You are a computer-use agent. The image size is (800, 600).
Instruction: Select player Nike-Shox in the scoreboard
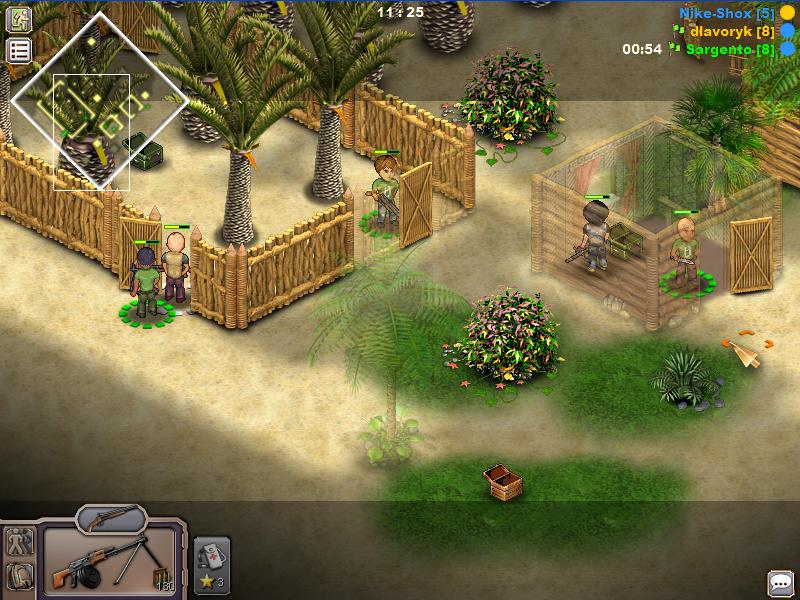tap(726, 13)
